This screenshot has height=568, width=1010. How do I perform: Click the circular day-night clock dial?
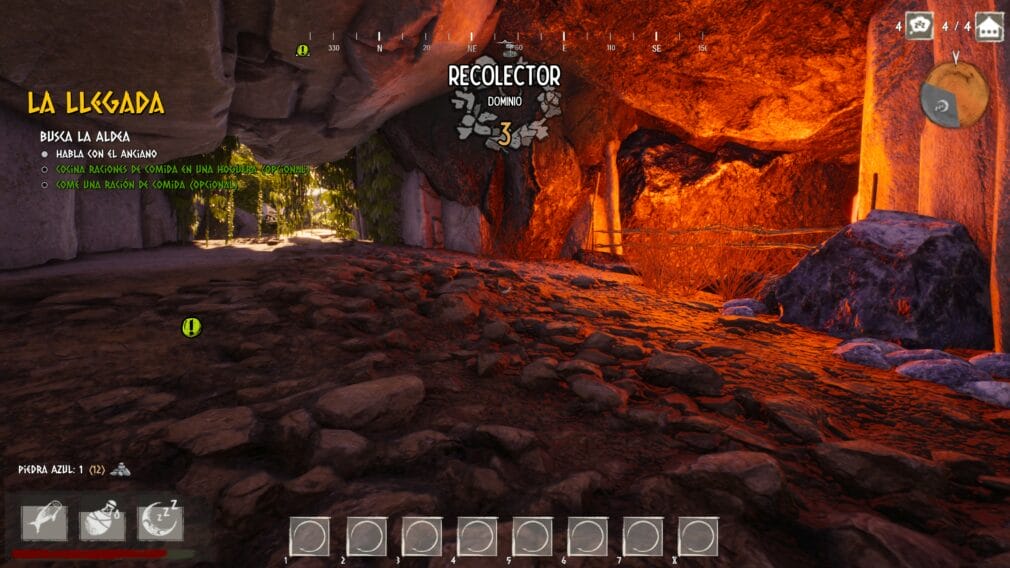click(x=954, y=95)
